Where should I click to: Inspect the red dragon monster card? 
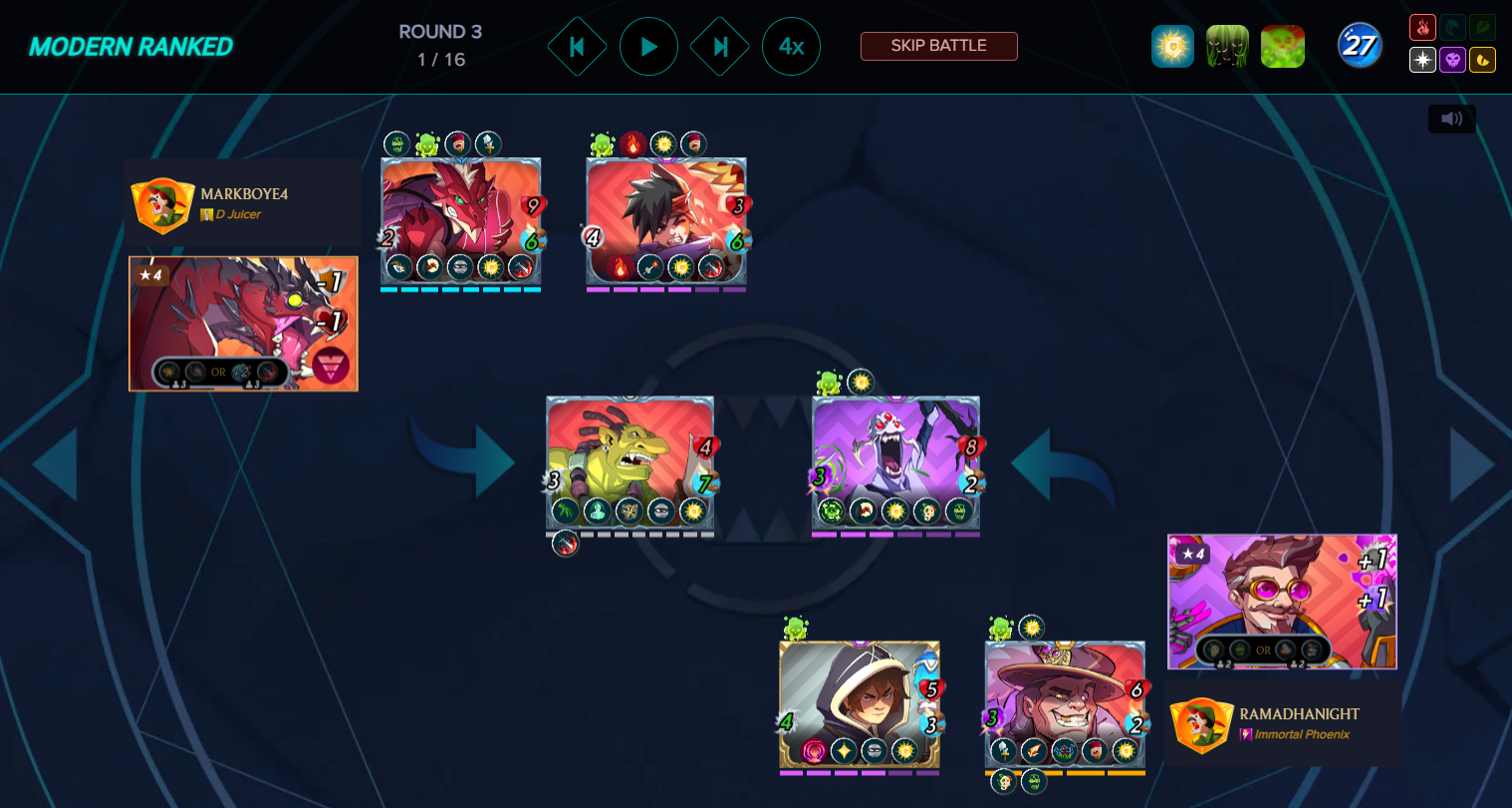click(x=460, y=220)
